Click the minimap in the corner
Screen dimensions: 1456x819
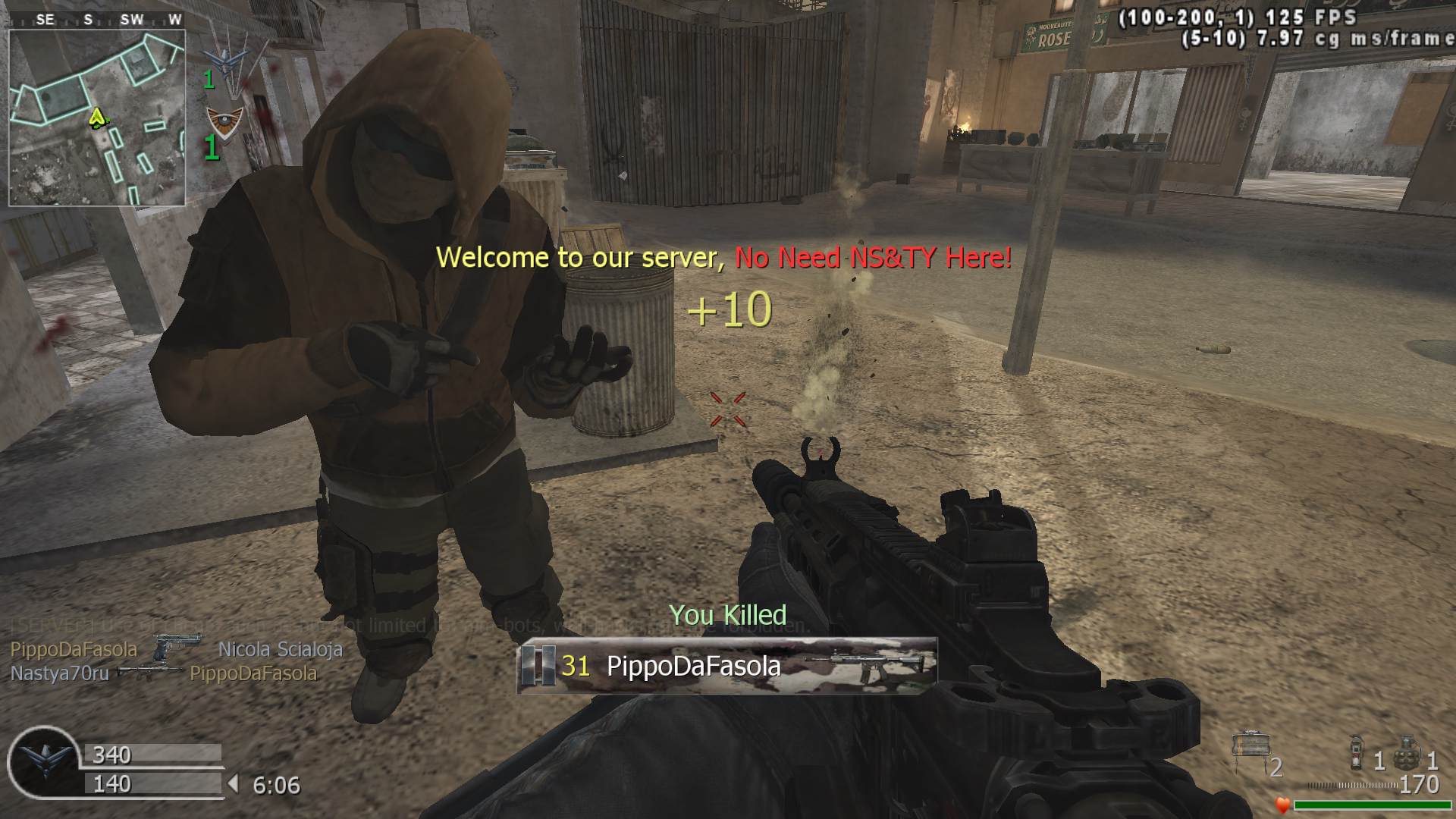click(97, 118)
